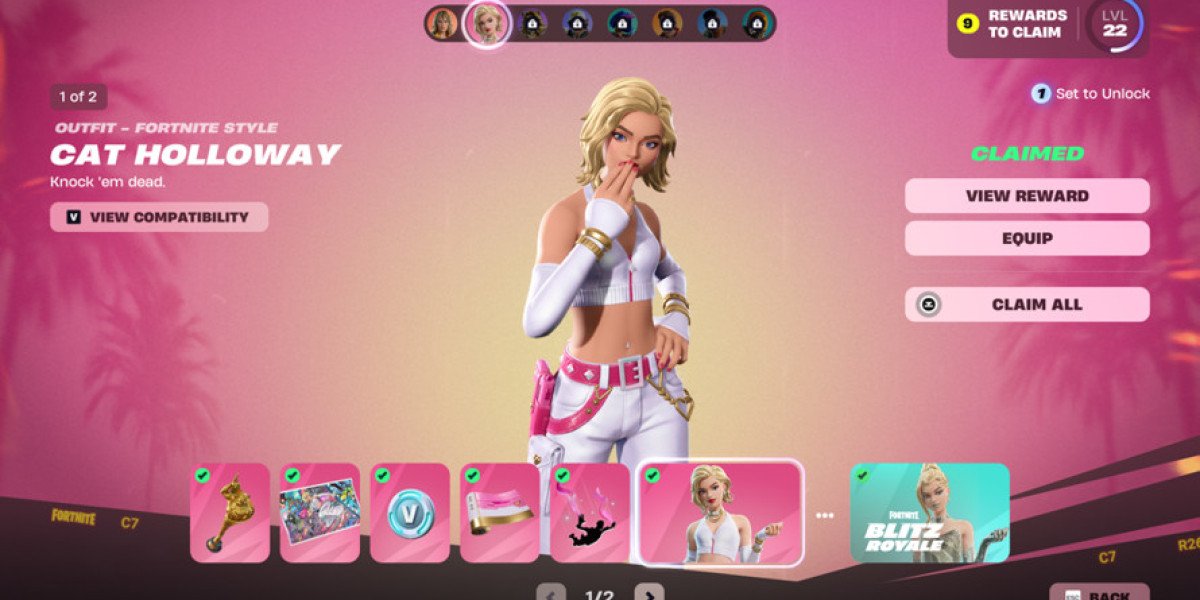This screenshot has width=1200, height=600.
Task: Open the Rewards to Claim panel
Action: (x=1012, y=24)
